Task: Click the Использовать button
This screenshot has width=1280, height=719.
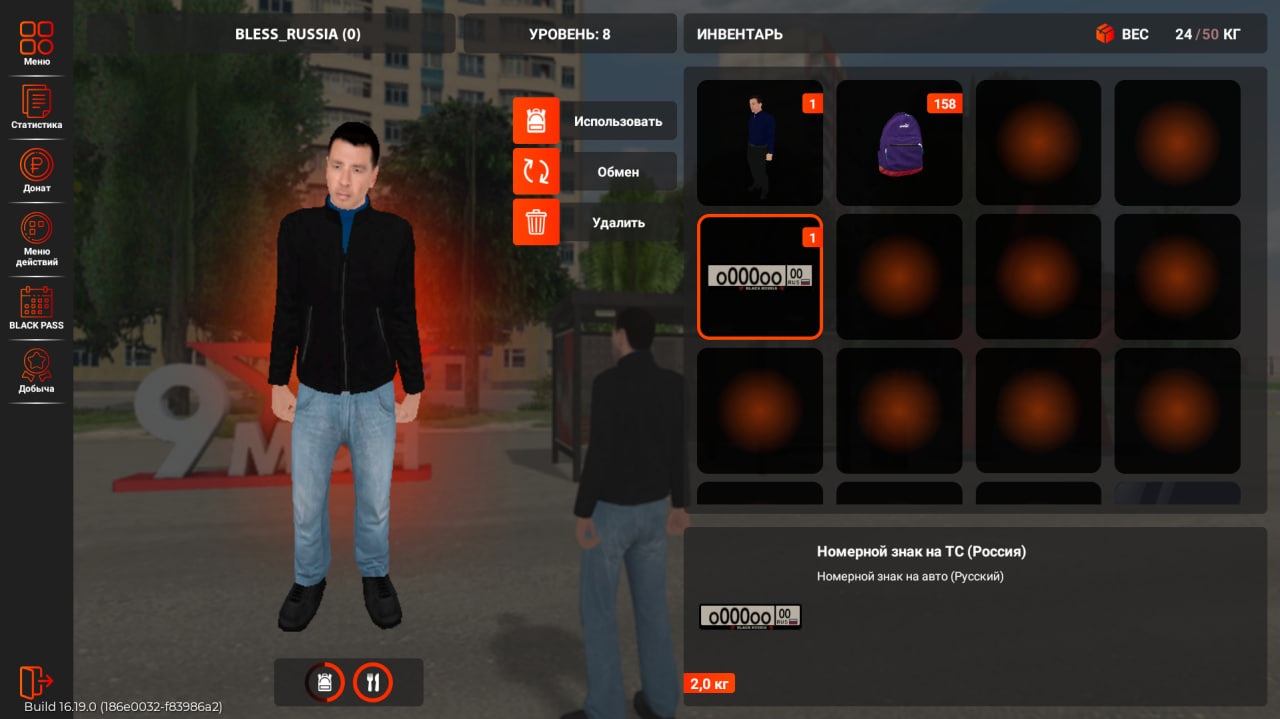Action: (595, 121)
